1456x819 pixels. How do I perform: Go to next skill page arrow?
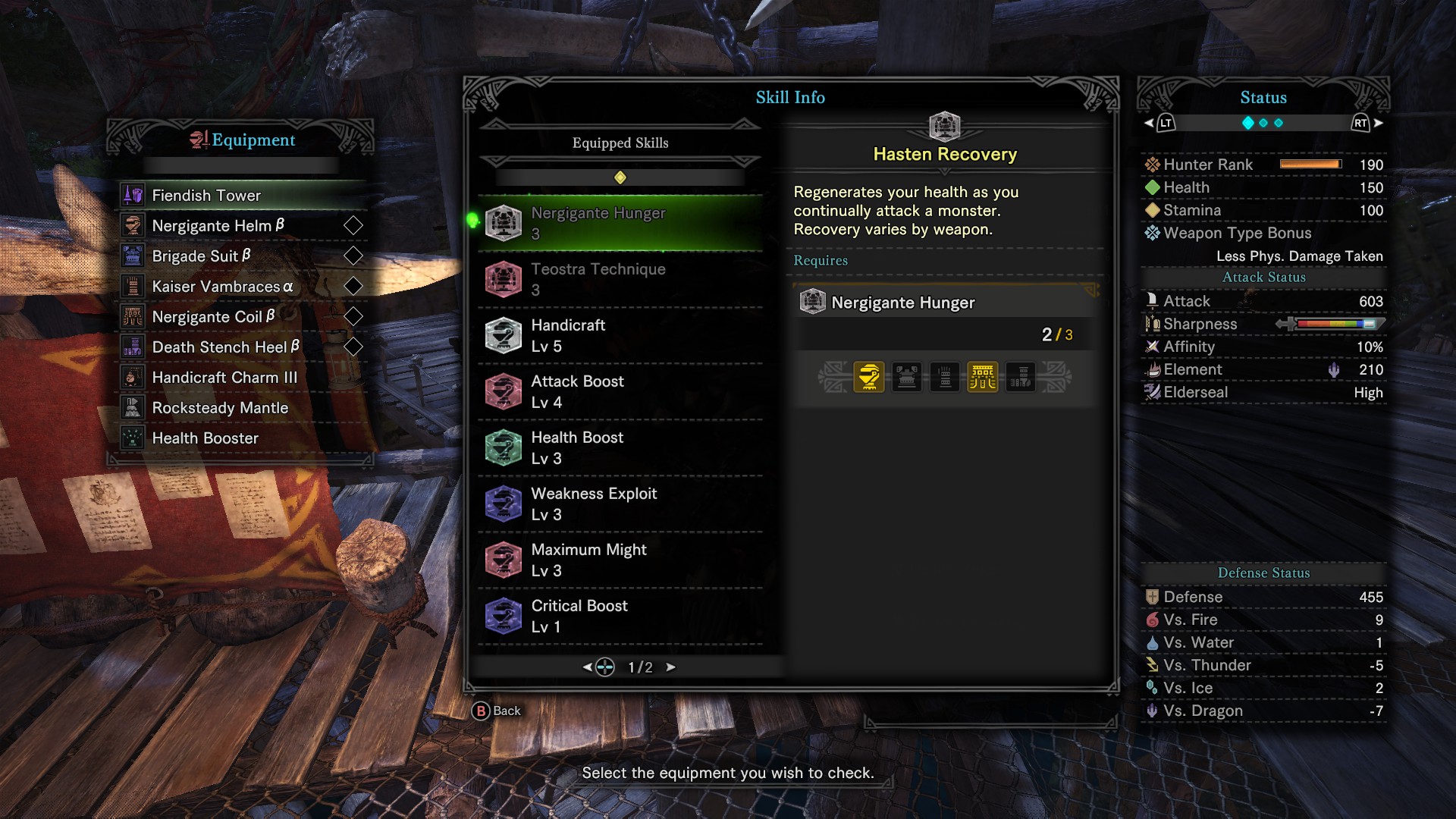[x=670, y=667]
